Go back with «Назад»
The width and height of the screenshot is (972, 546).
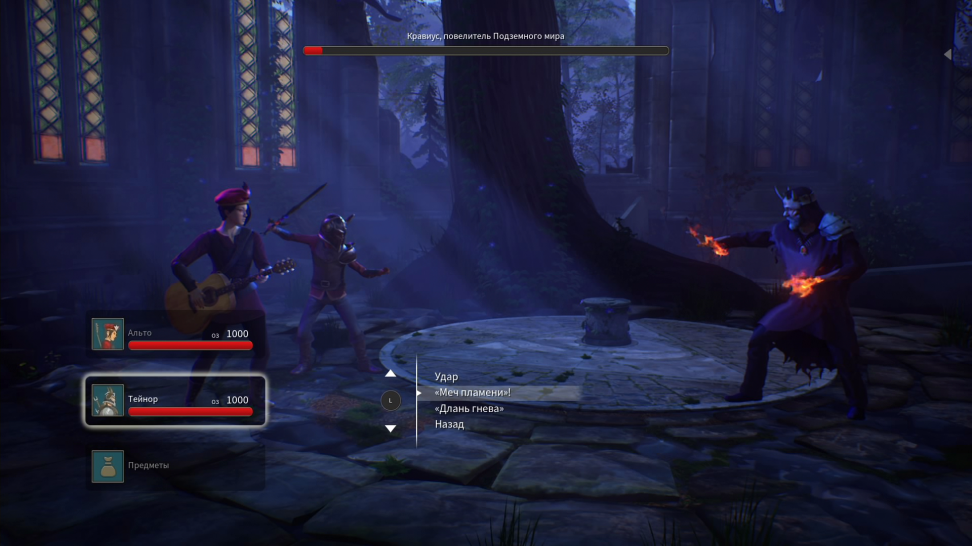(x=449, y=425)
